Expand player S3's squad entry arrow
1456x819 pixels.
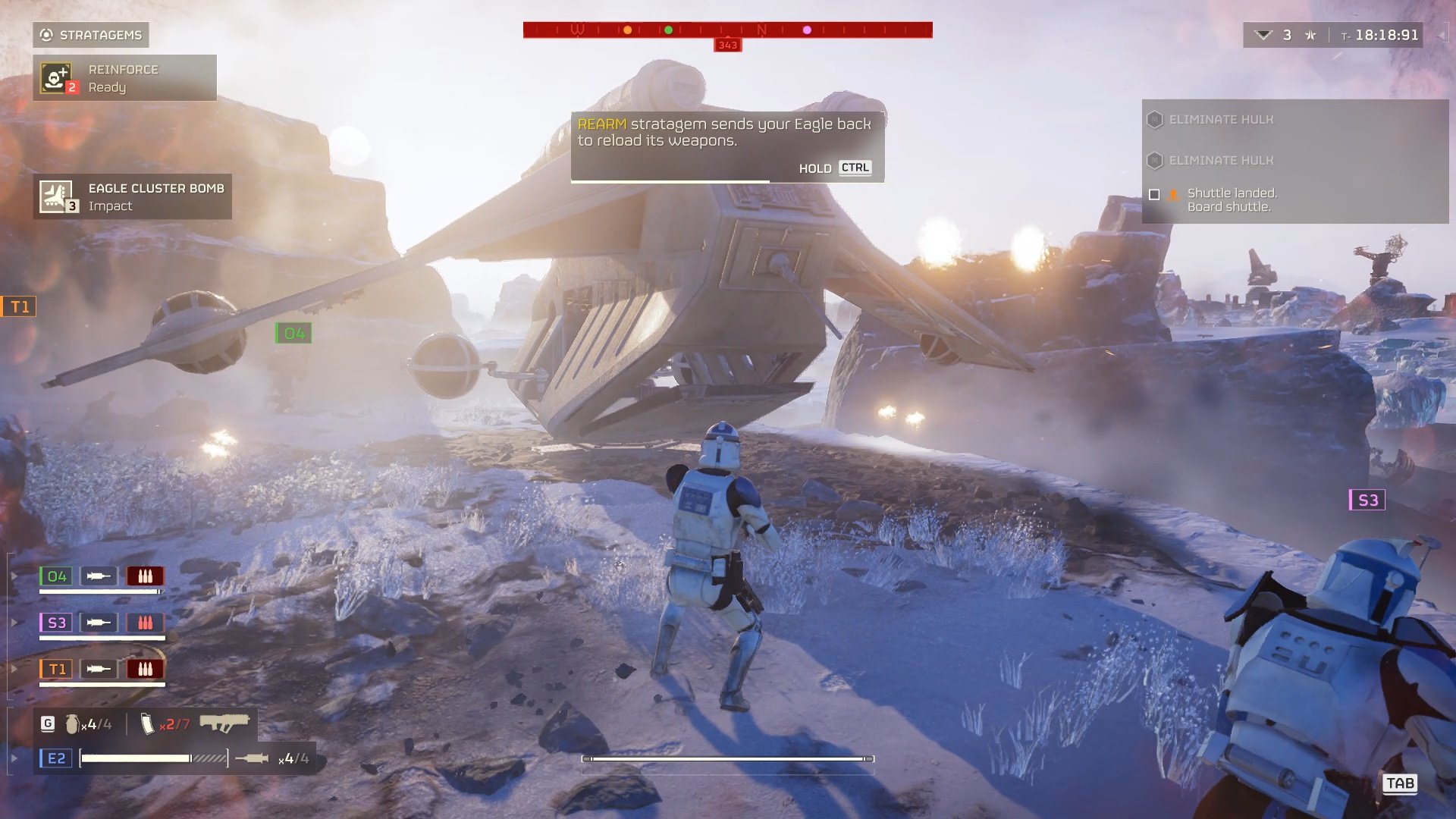point(14,622)
